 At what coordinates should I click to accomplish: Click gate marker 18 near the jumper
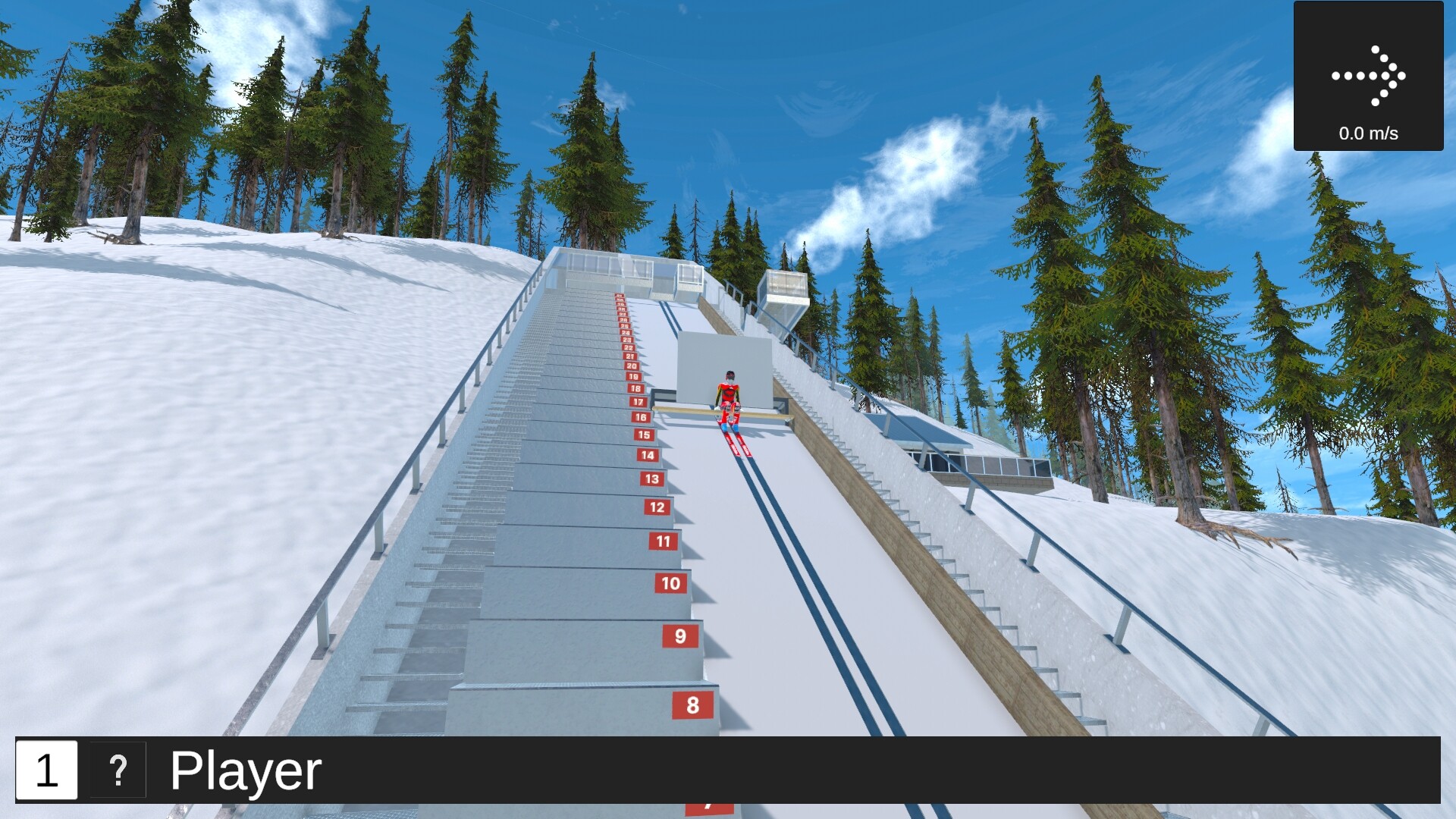637,388
